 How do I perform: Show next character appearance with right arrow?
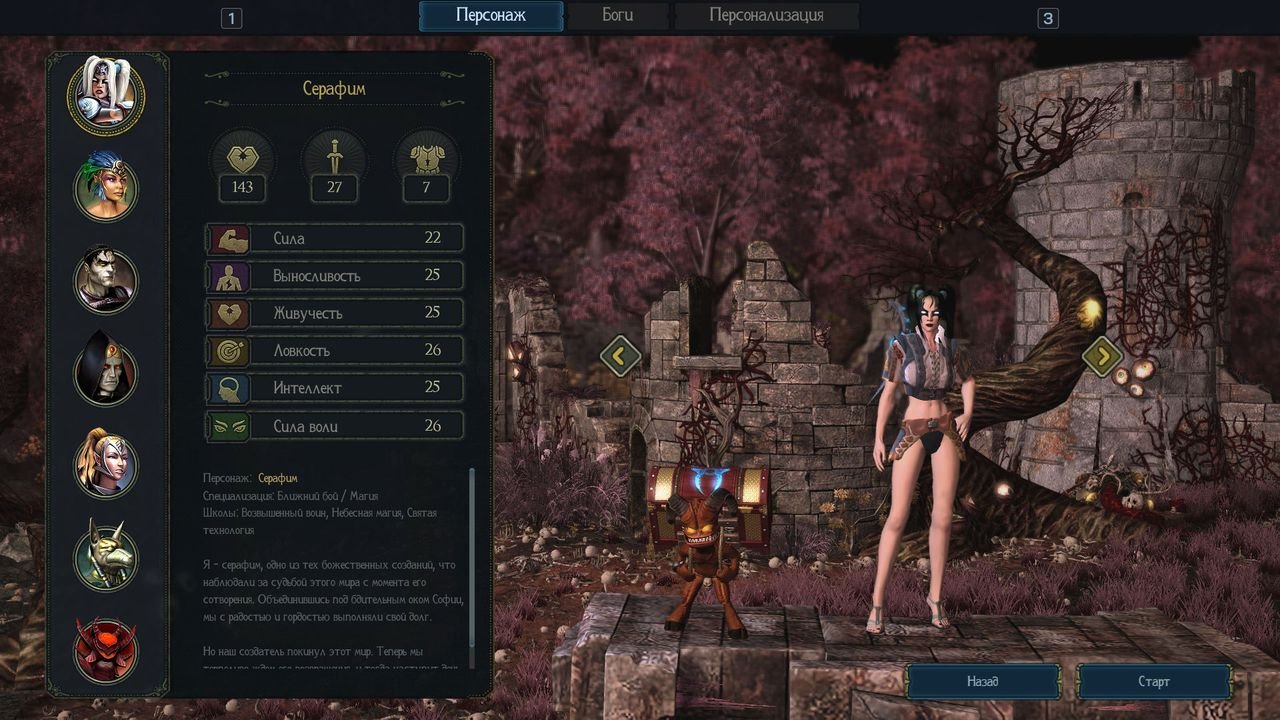click(1102, 355)
